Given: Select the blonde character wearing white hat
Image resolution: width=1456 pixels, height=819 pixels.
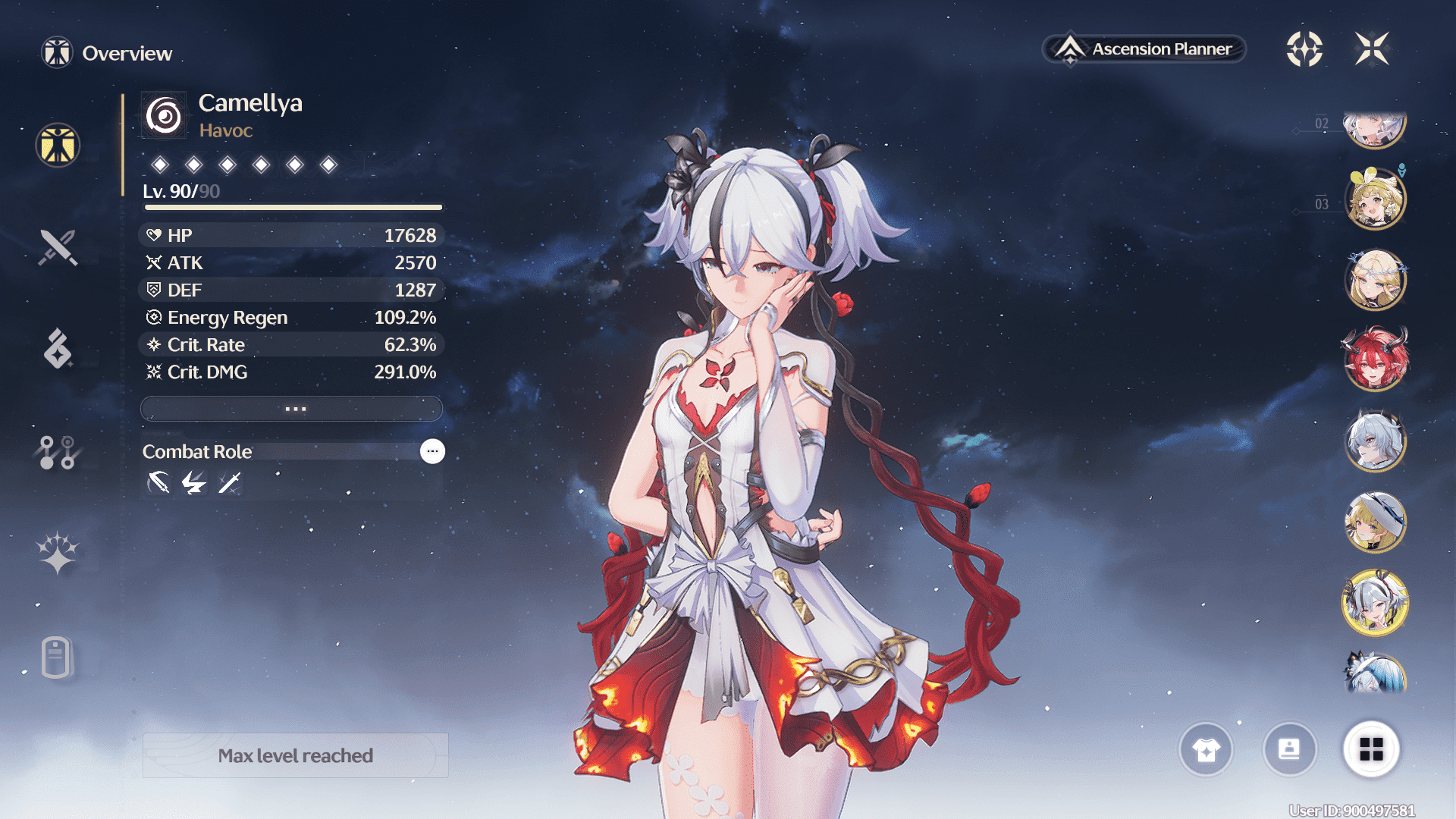Looking at the screenshot, I should (1376, 522).
